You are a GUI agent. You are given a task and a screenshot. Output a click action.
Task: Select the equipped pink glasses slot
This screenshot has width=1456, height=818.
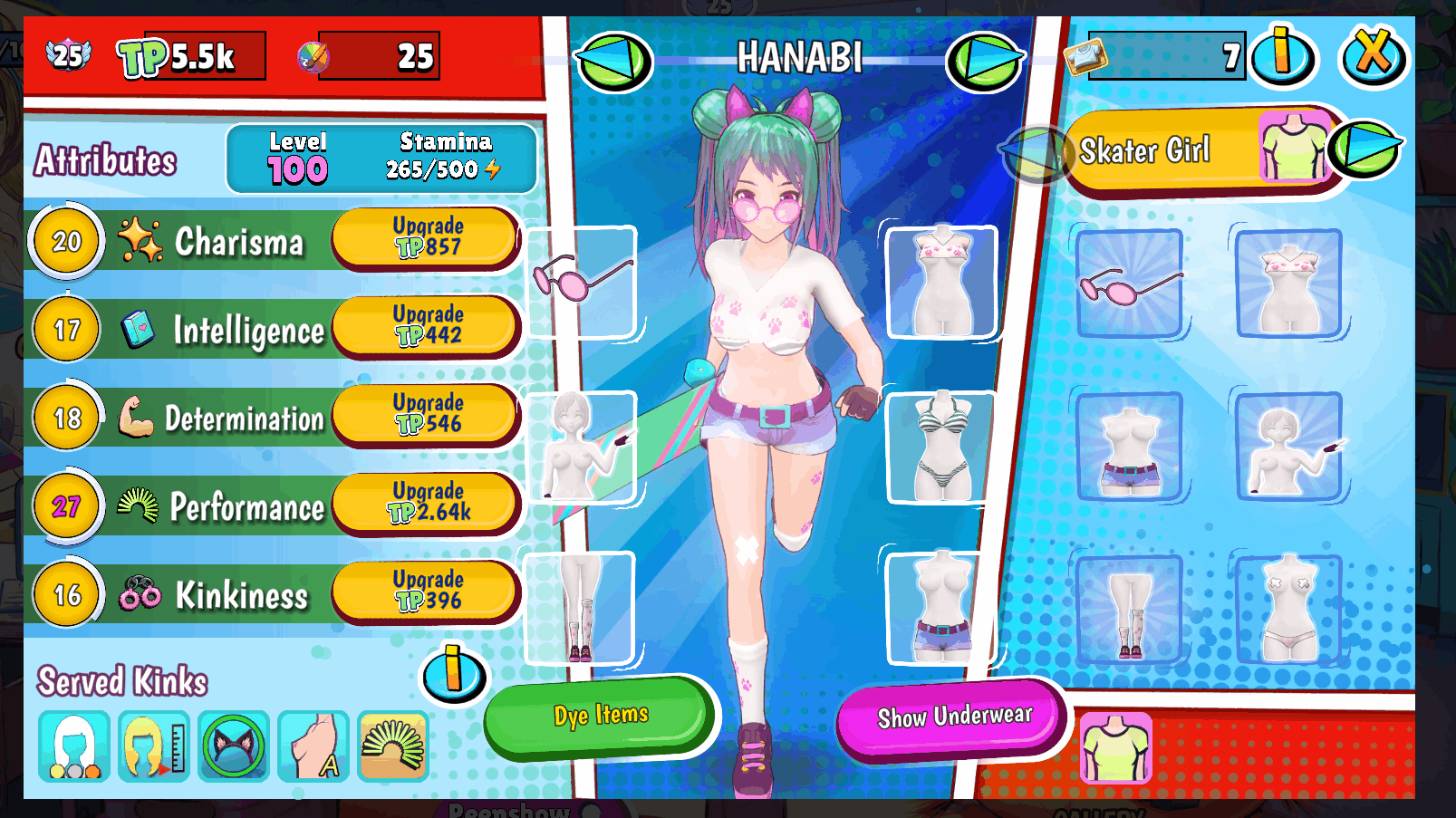[581, 282]
